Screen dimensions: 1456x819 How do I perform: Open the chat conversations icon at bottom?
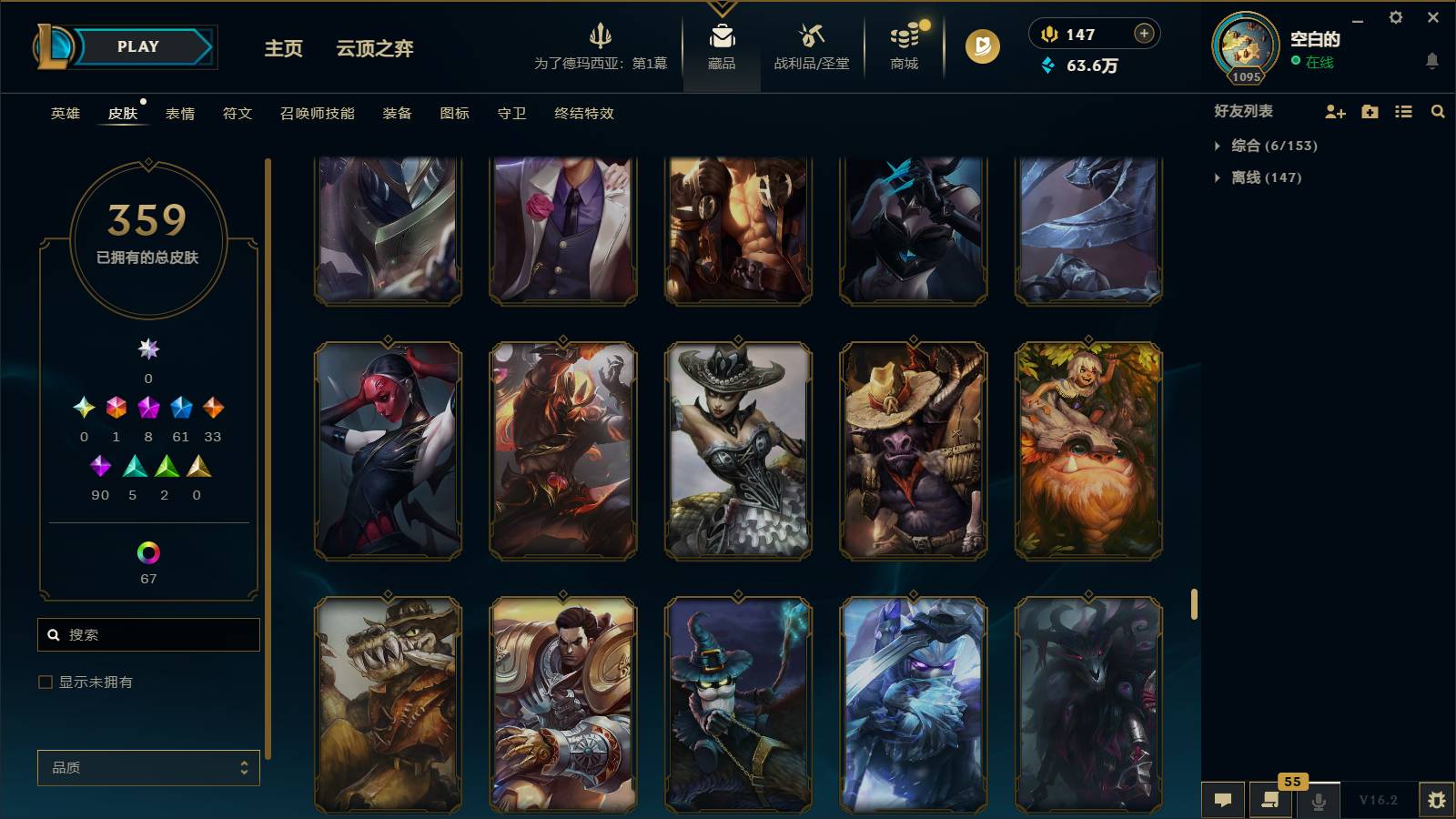click(1224, 800)
